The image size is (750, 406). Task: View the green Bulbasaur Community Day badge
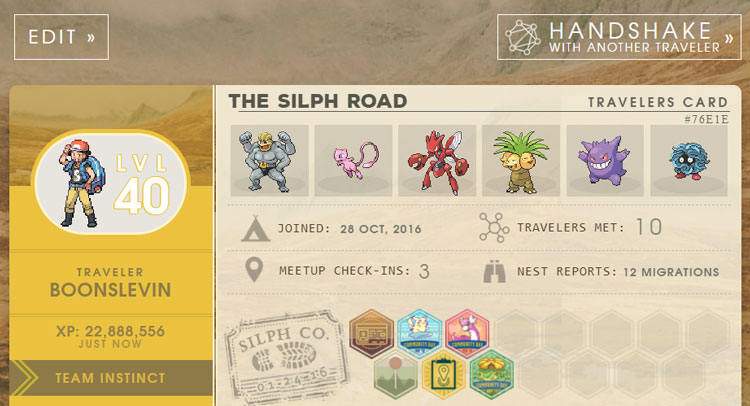pos(491,375)
